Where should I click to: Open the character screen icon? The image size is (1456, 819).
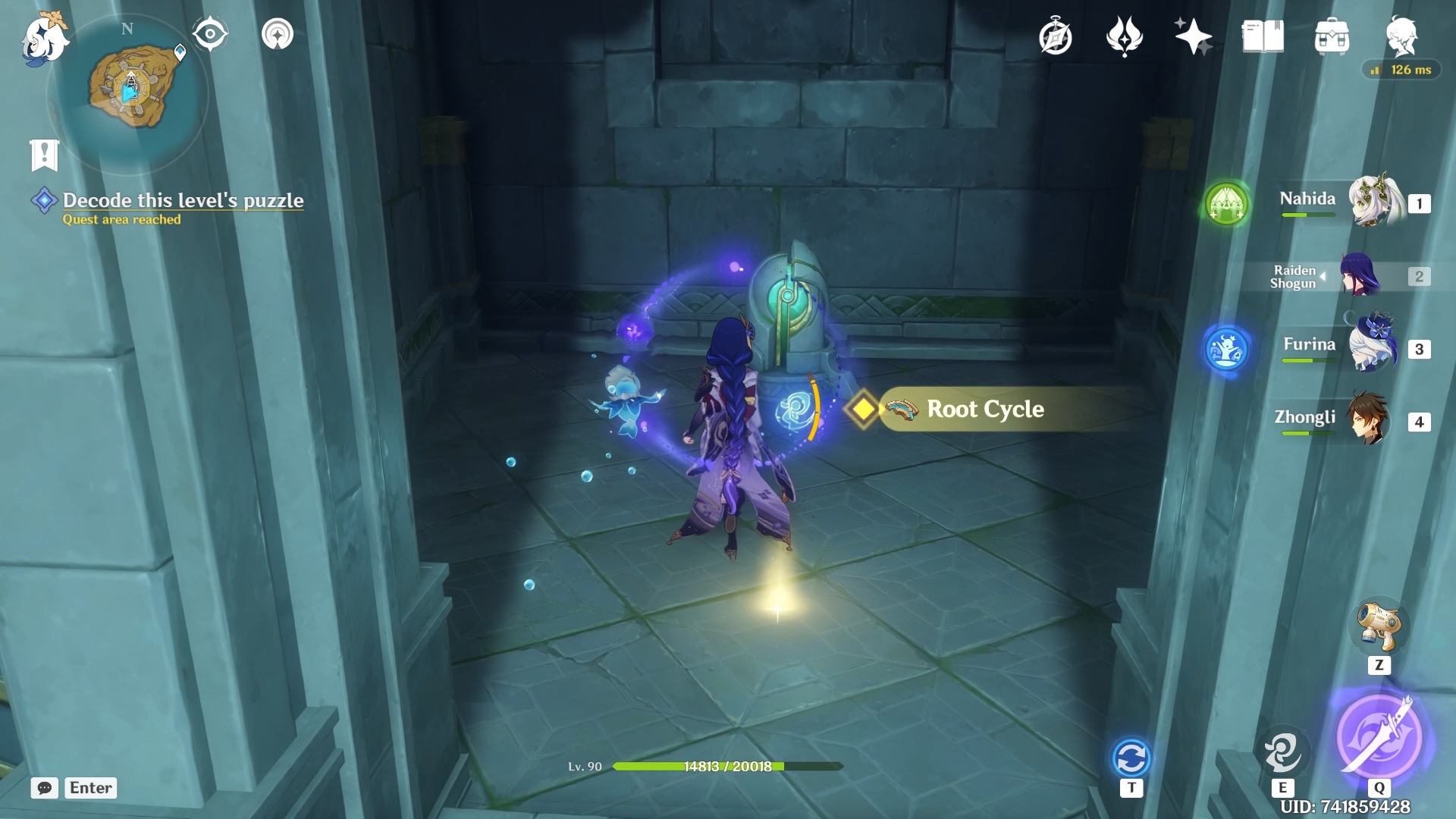pyautogui.click(x=1401, y=36)
